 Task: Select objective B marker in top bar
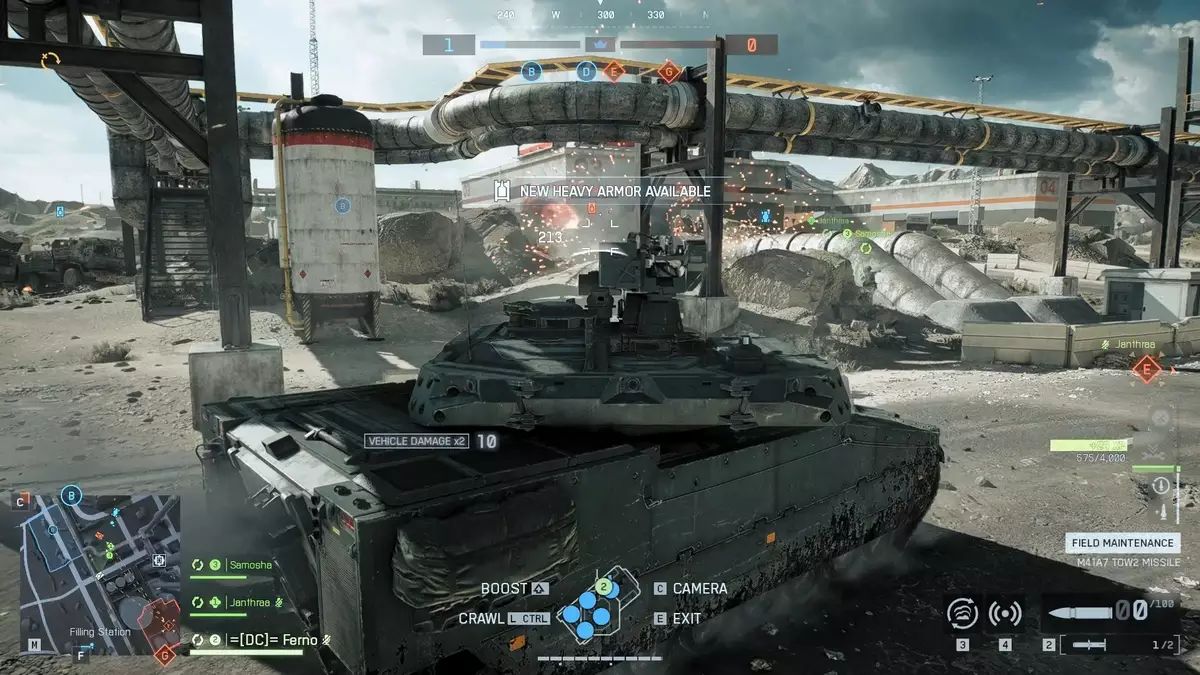(532, 71)
